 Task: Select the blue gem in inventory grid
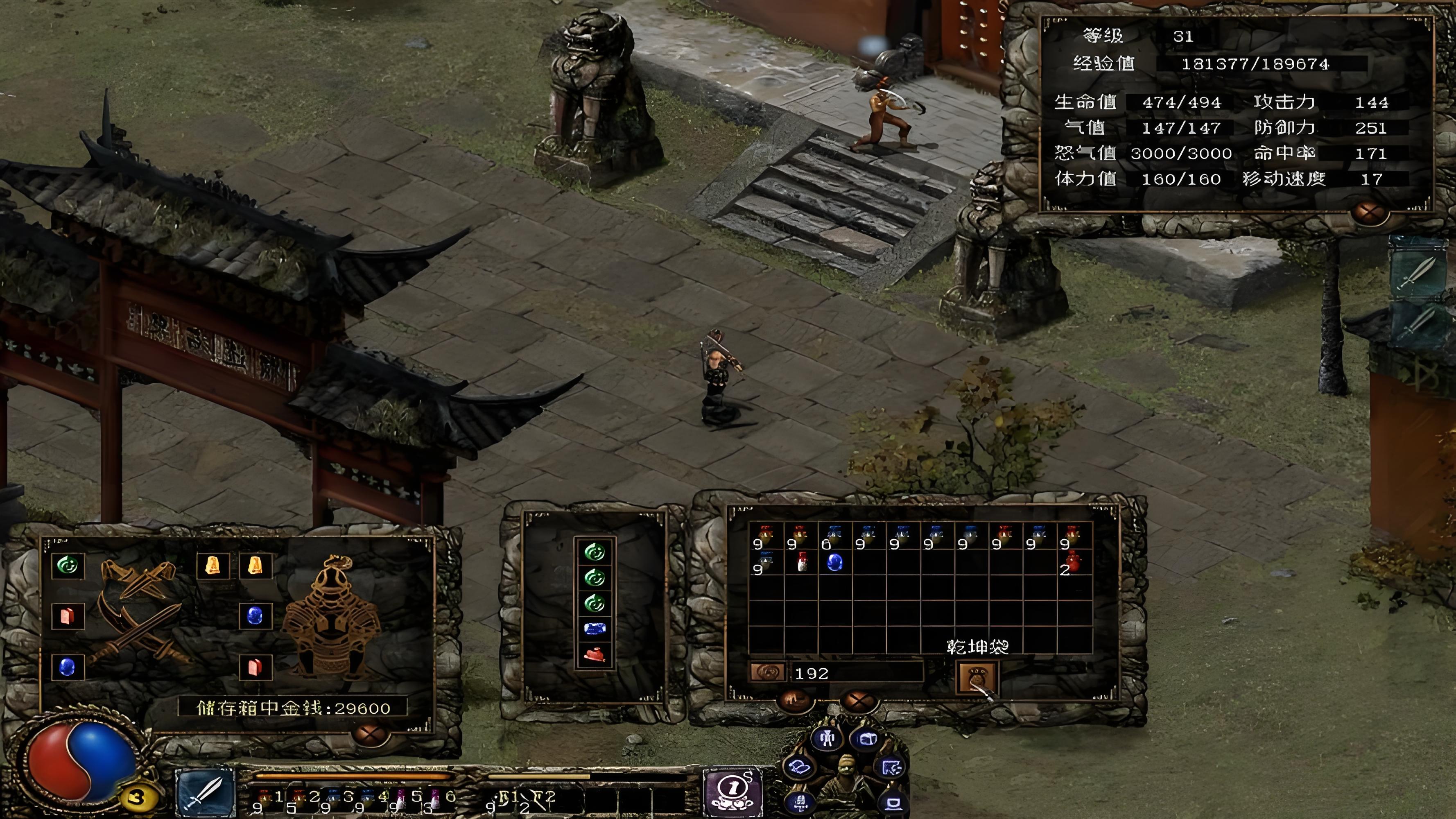pos(835,562)
